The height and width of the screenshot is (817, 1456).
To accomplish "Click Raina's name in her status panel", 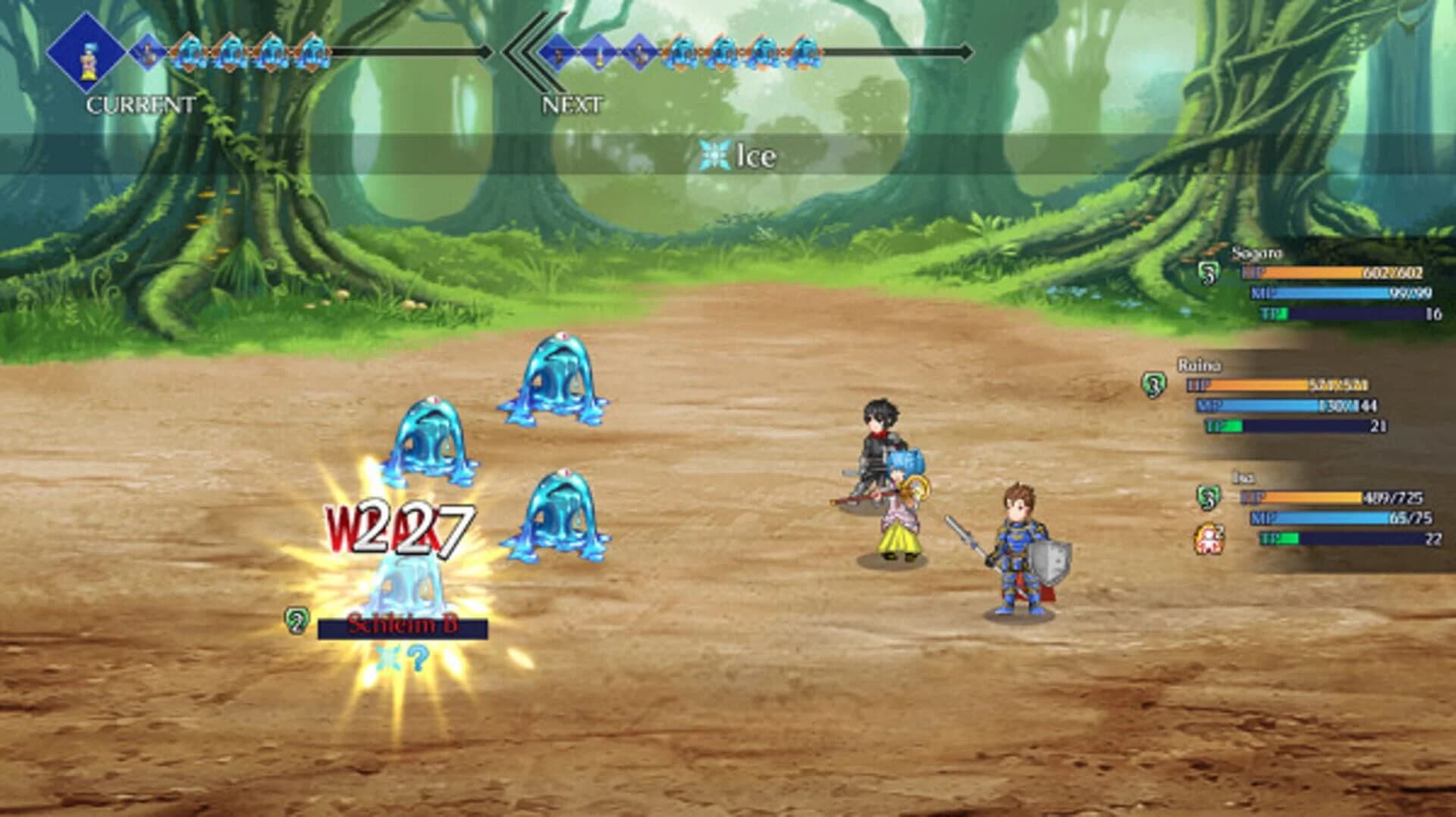I will [x=1199, y=365].
